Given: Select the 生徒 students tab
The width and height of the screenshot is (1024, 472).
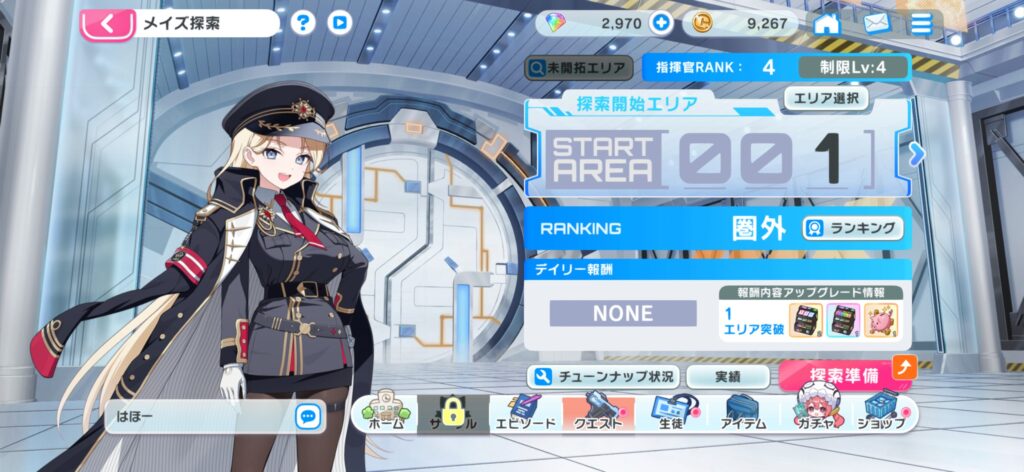Looking at the screenshot, I should click(x=670, y=414).
